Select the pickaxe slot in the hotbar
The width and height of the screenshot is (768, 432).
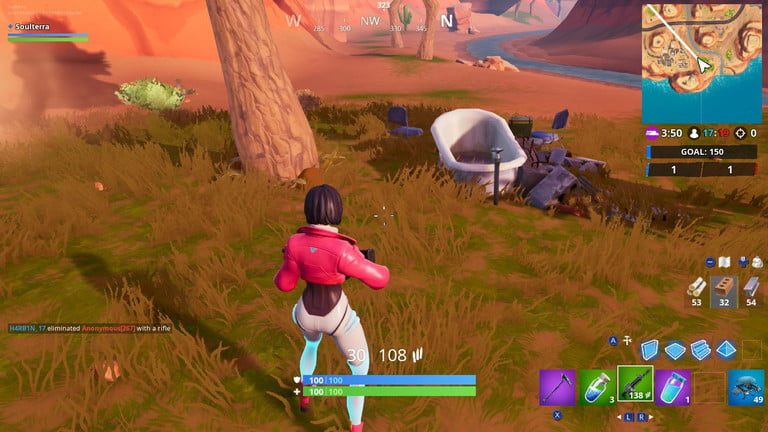tap(557, 387)
